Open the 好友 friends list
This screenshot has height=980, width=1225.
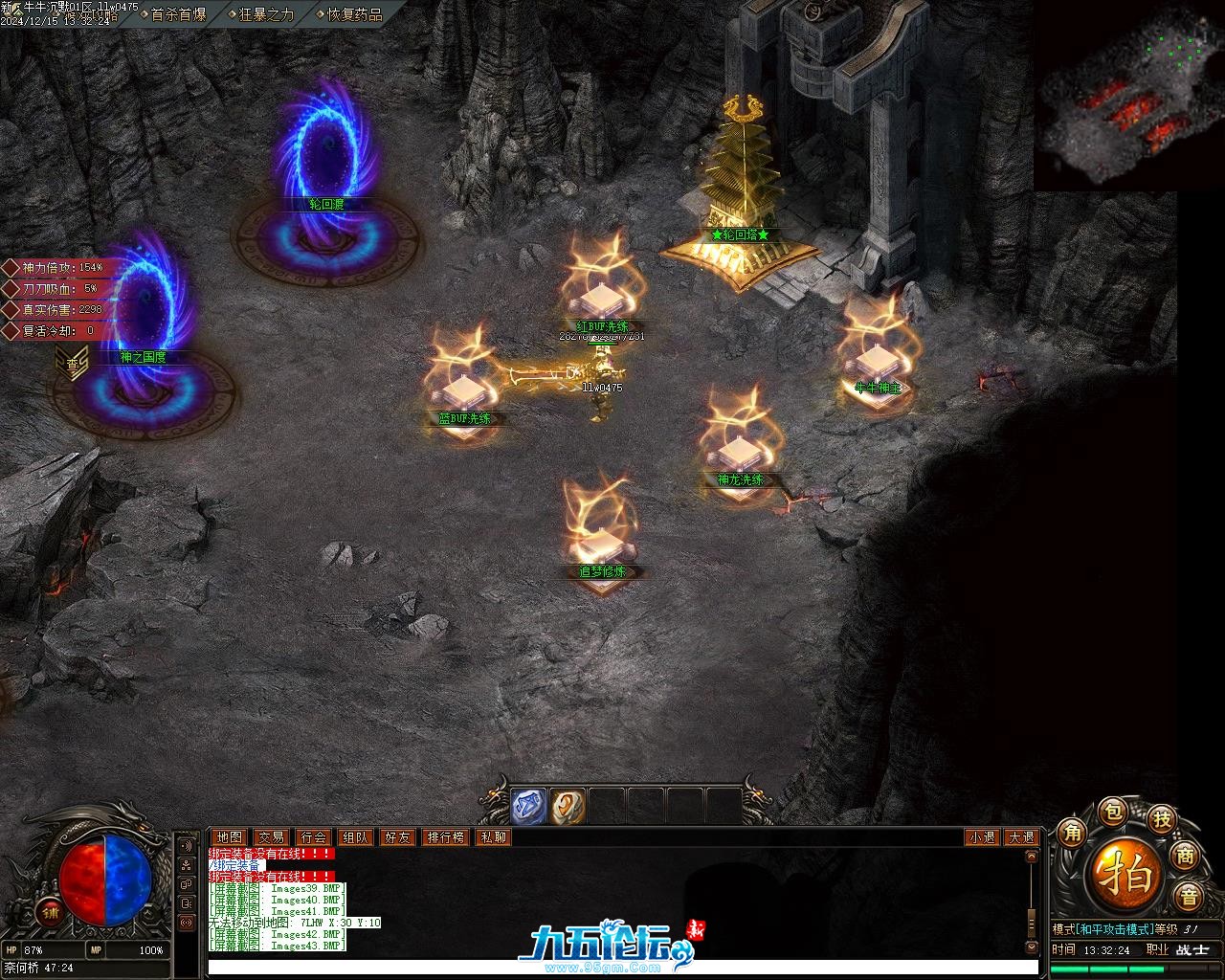click(397, 837)
